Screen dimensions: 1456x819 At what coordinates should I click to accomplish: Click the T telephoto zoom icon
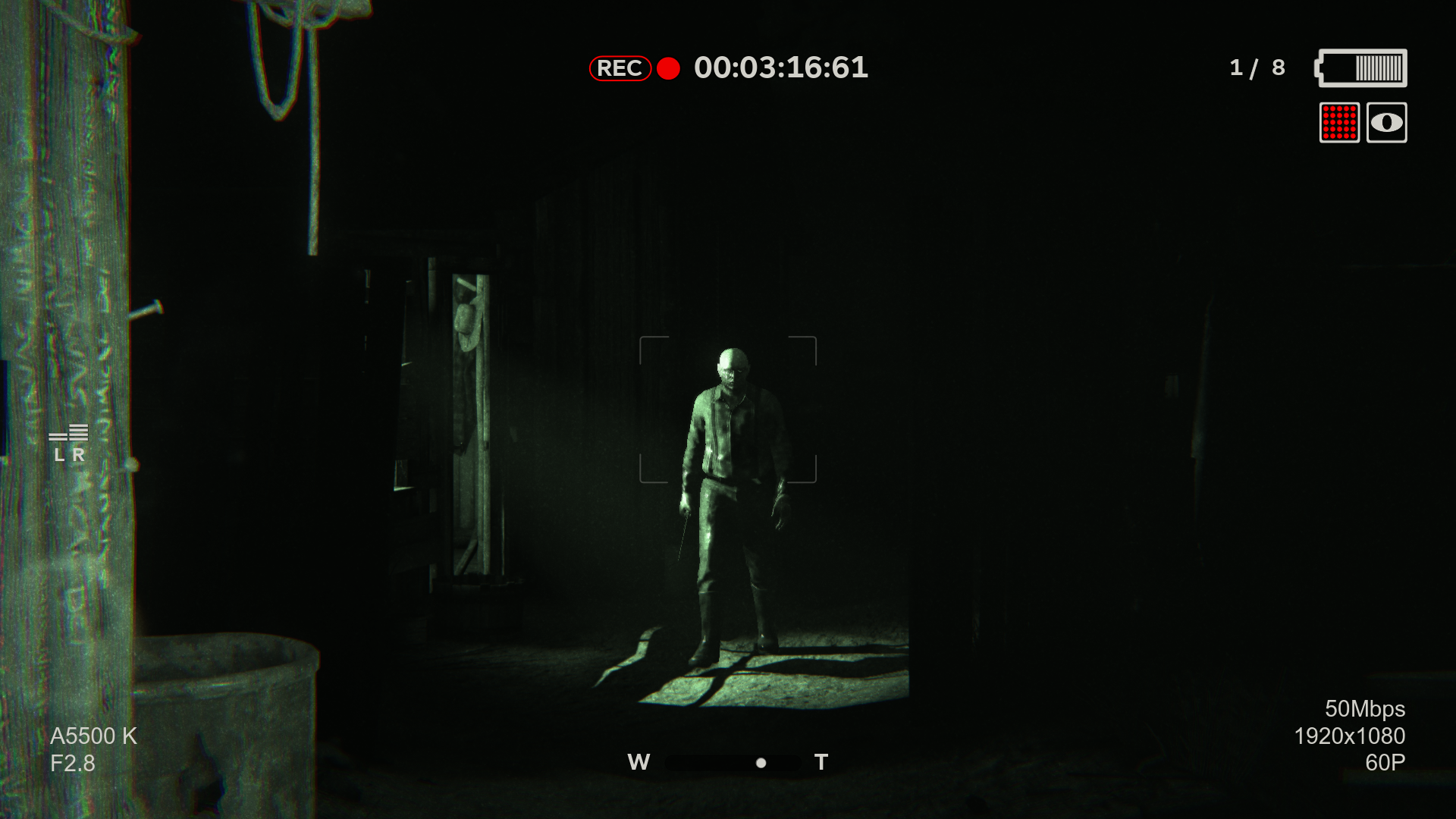(821, 762)
